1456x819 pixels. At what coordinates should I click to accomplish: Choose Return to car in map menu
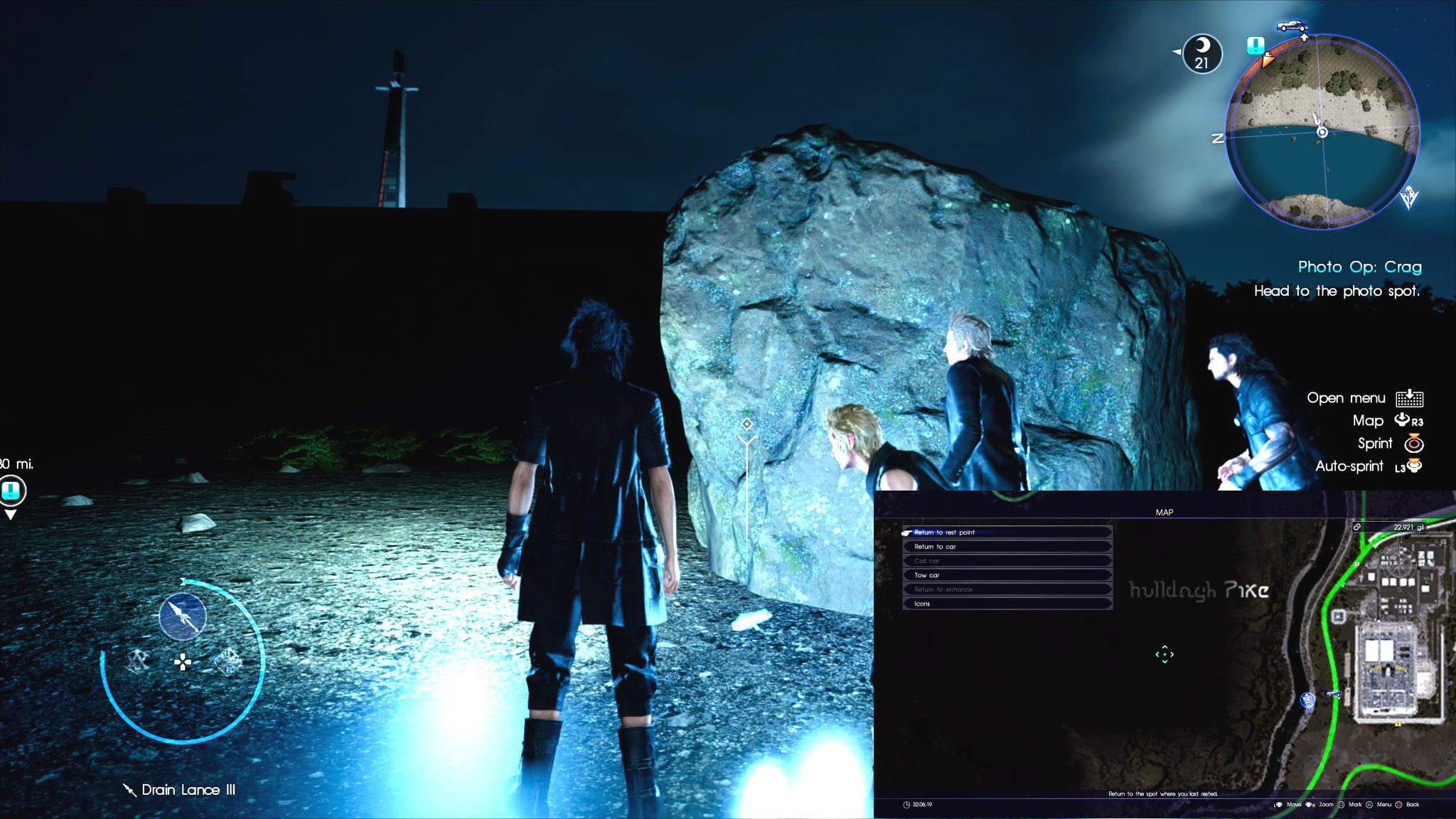[1006, 547]
